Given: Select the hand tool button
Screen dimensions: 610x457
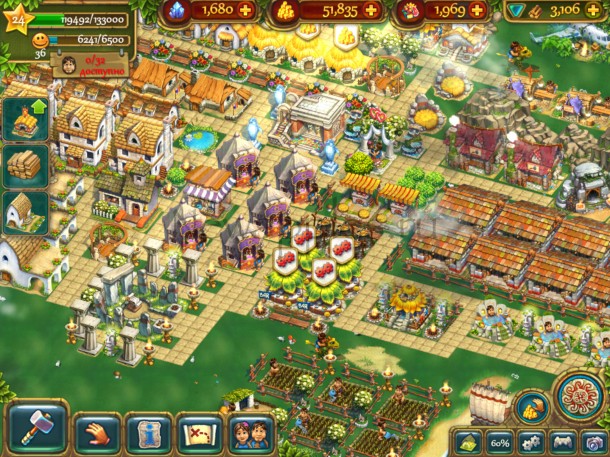Looking at the screenshot, I should [x=97, y=432].
